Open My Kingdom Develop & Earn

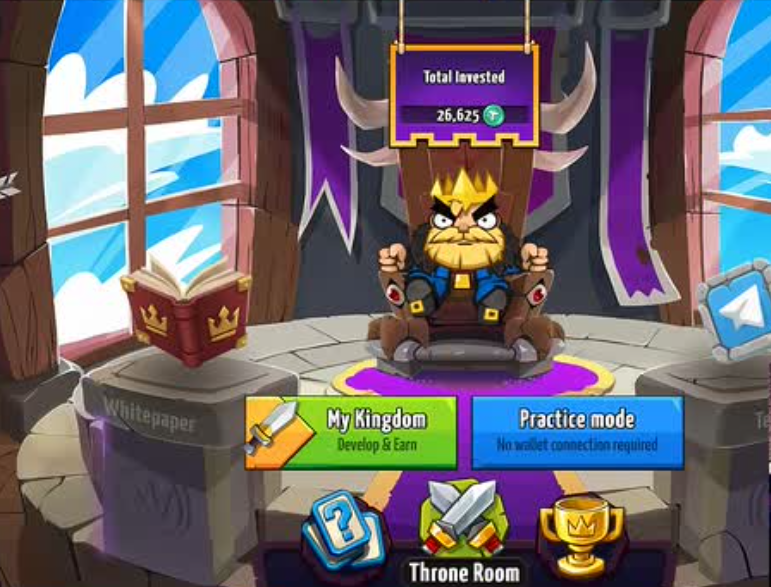351,432
